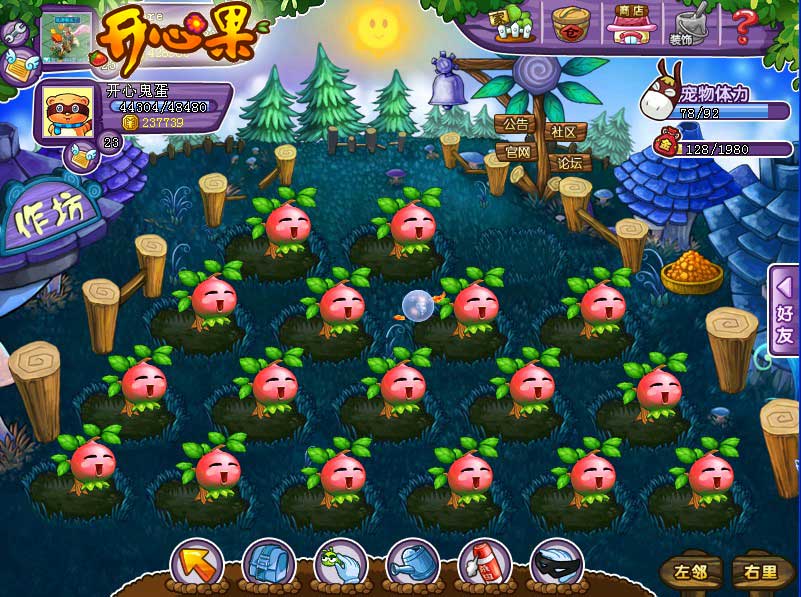Go to the left neighbor (左邻)
The height and width of the screenshot is (597, 801).
coord(691,573)
